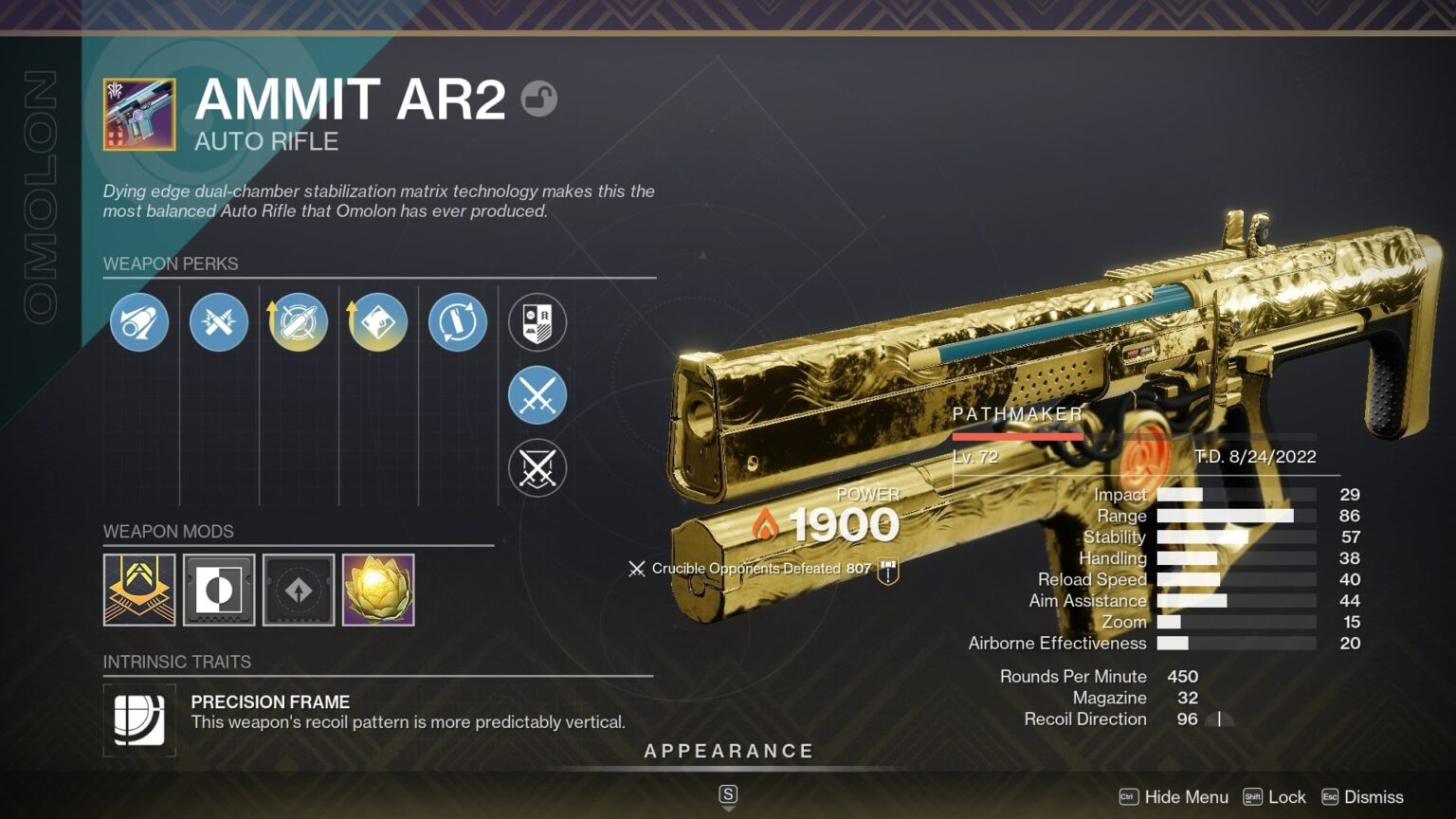Open the Appearance tab
This screenshot has width=1456, height=819.
pos(729,750)
